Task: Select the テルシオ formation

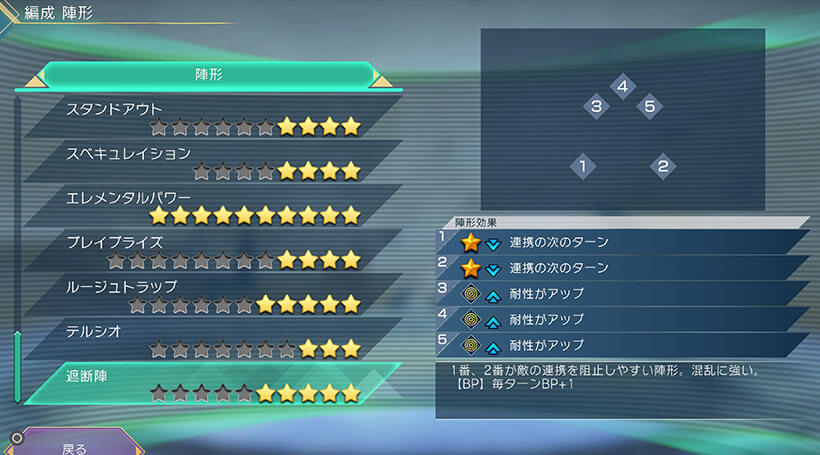Action: coord(210,340)
